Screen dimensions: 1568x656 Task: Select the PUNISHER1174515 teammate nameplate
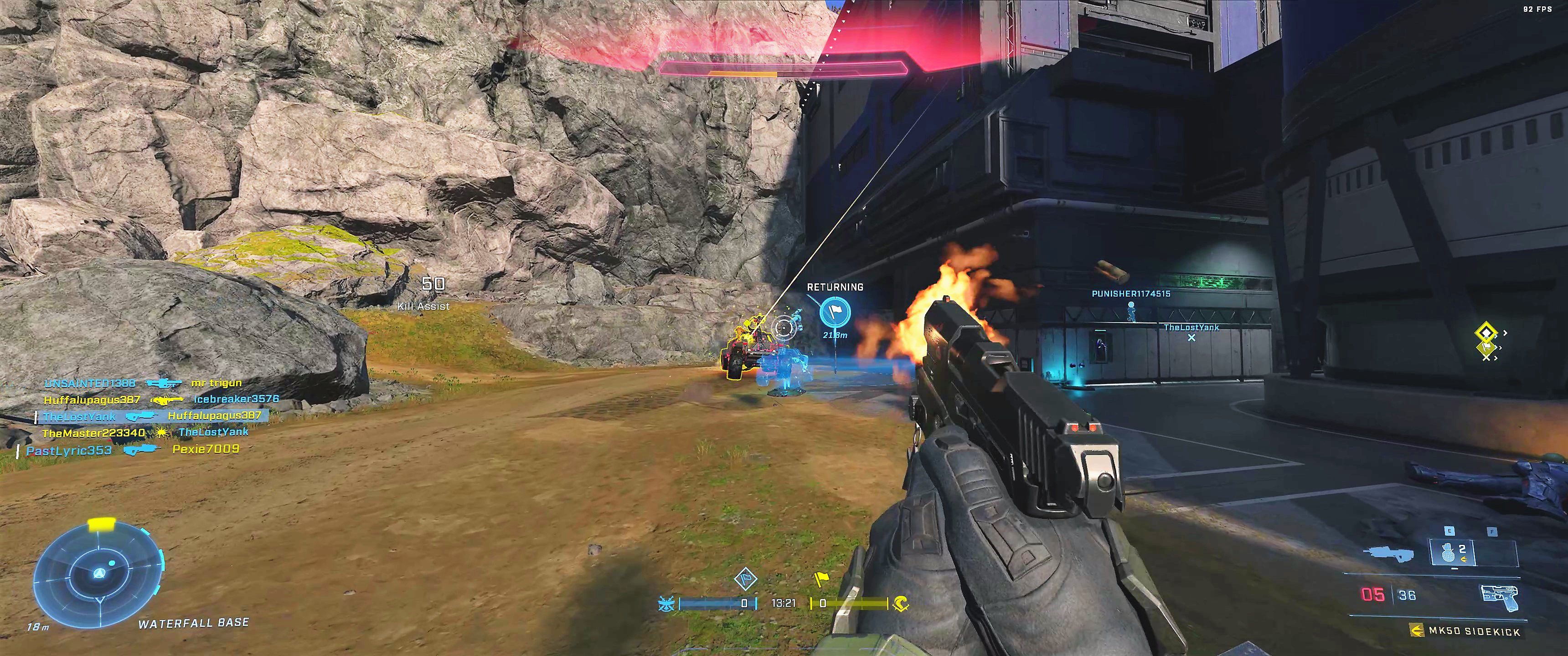pyautogui.click(x=1130, y=294)
